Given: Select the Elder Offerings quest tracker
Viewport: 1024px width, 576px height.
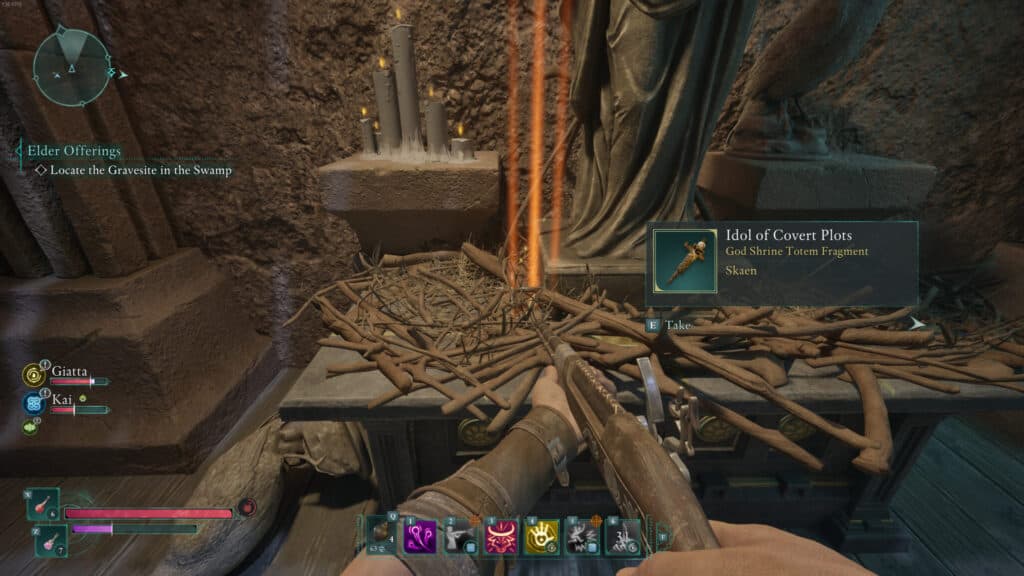Looking at the screenshot, I should [74, 151].
